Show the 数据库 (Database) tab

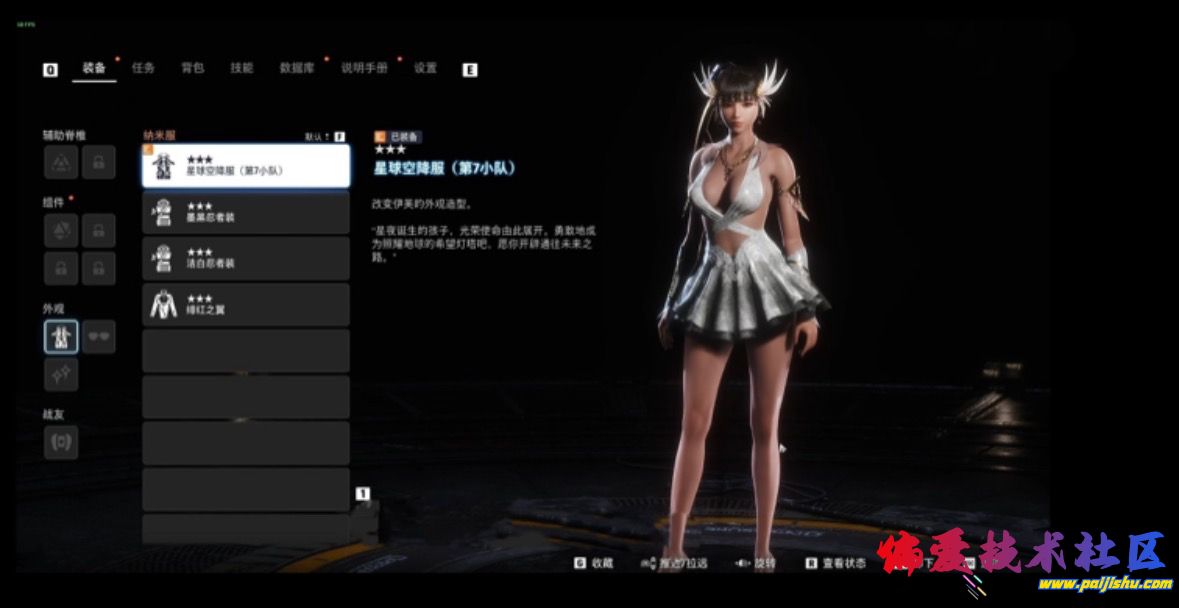(297, 68)
